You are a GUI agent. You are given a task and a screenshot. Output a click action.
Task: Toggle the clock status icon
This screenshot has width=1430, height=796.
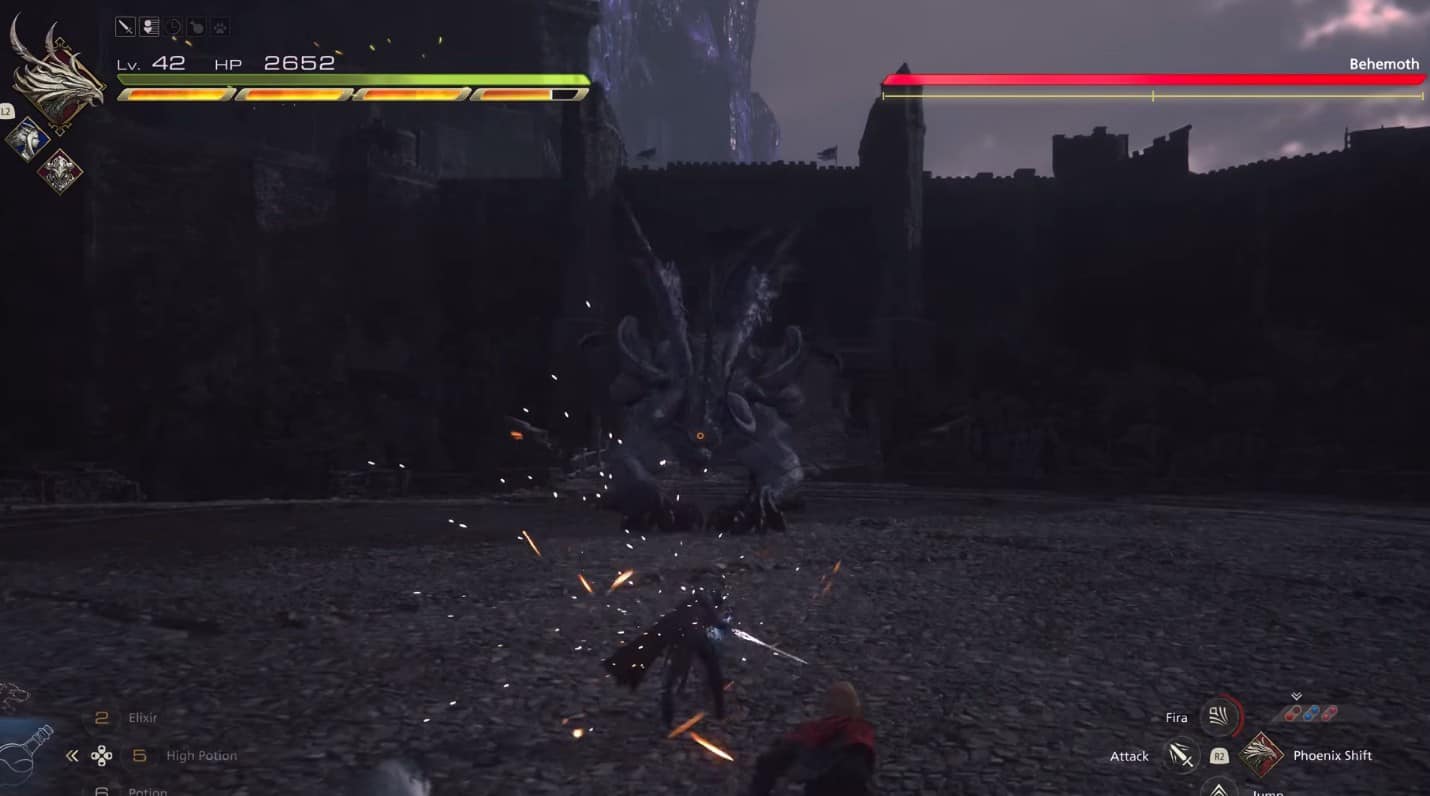point(173,26)
